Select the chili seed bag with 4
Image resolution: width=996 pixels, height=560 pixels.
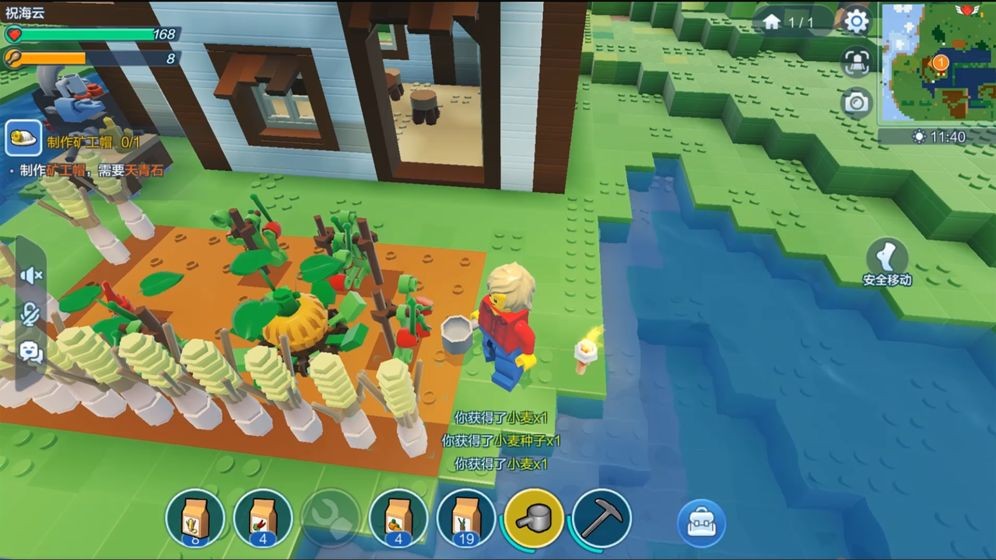tap(262, 518)
